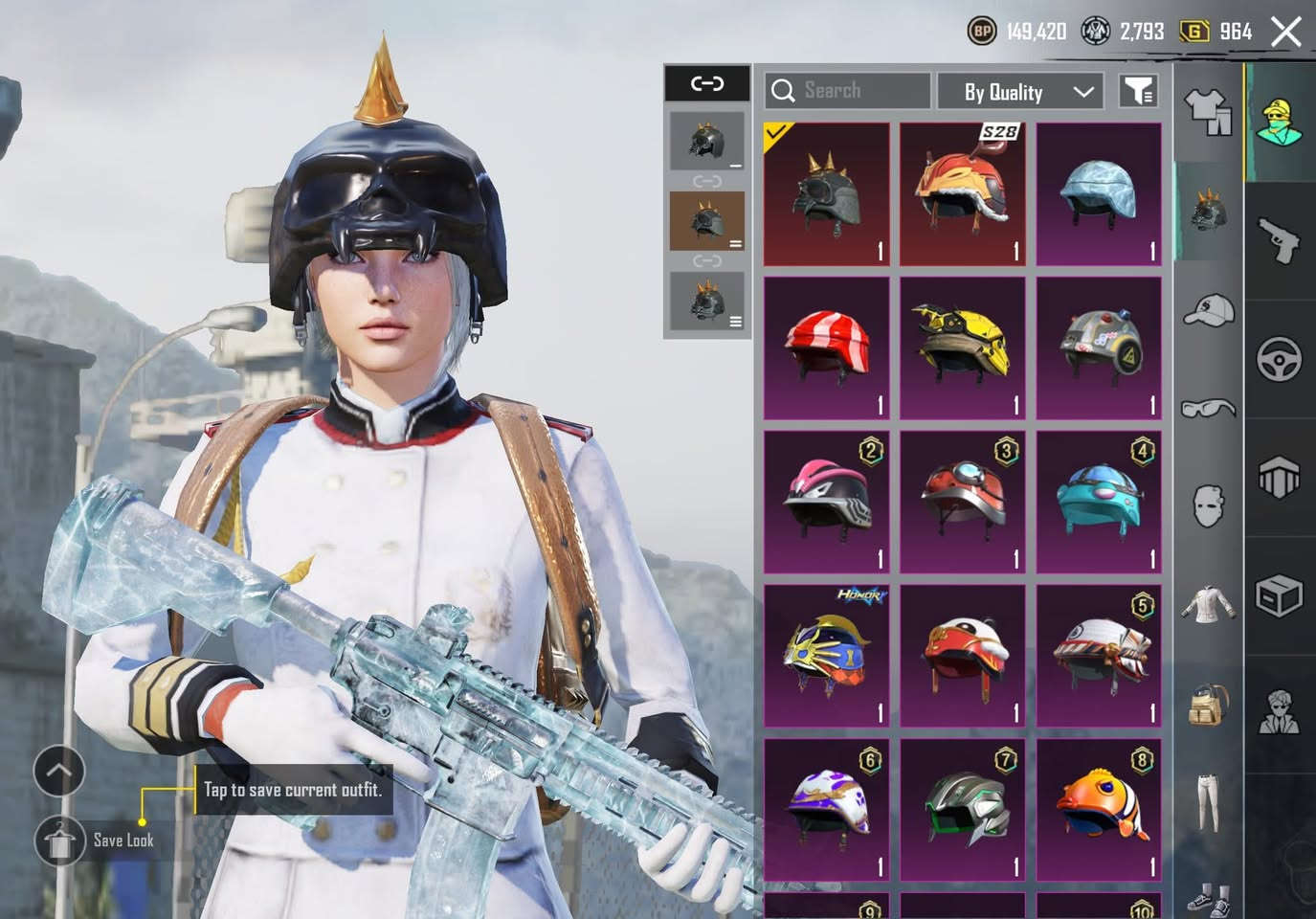
Task: Click the helmet search field
Action: point(847,91)
